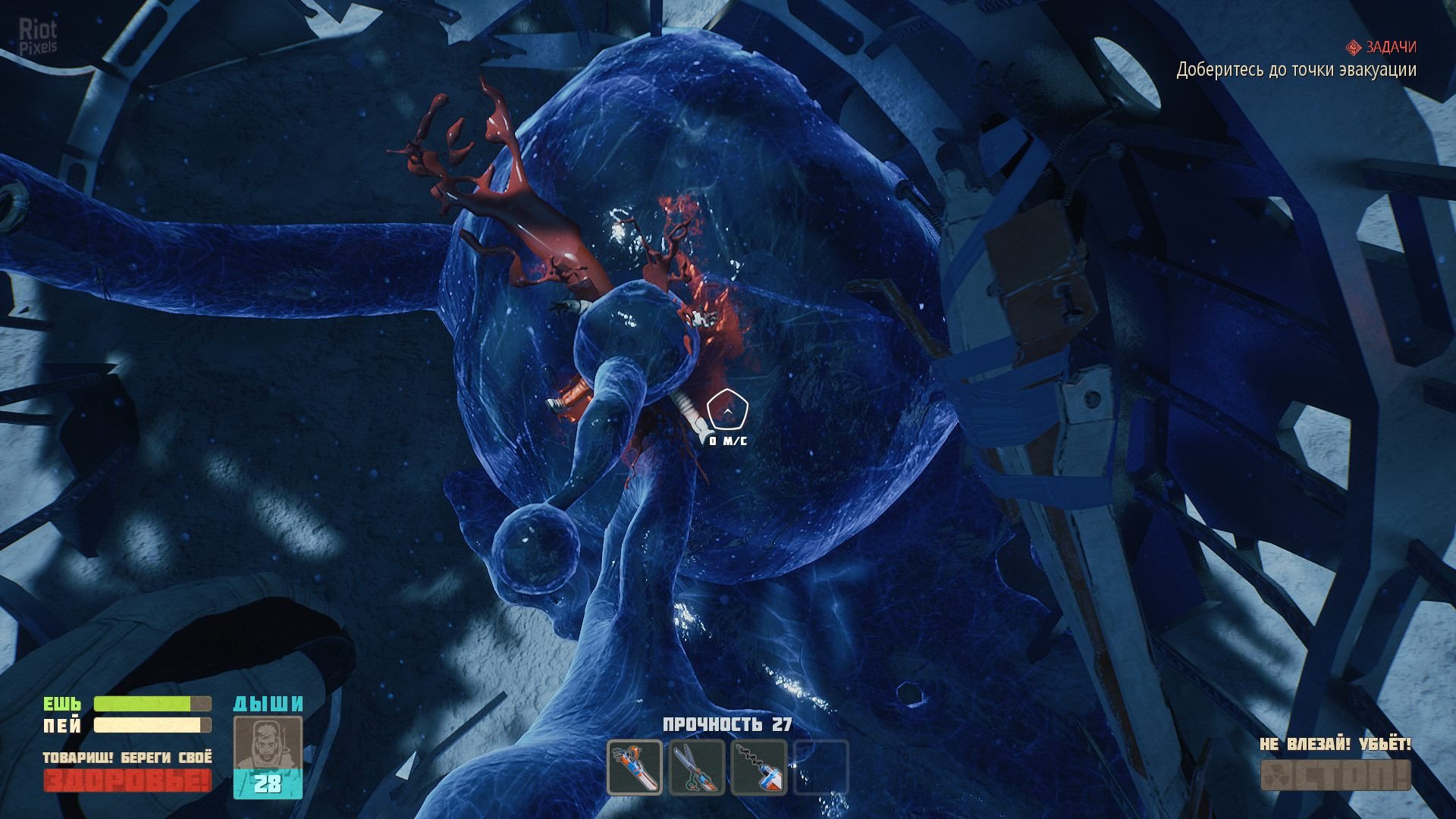
Task: Select the scissors tool hotbar slot
Action: point(697,767)
